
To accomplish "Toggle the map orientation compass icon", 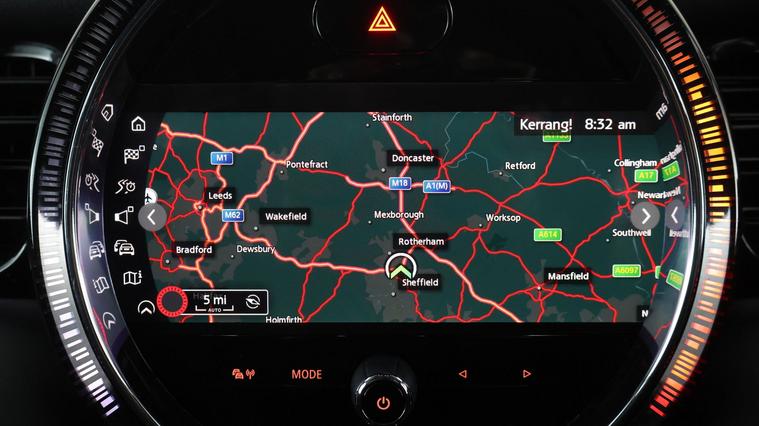I will point(253,300).
